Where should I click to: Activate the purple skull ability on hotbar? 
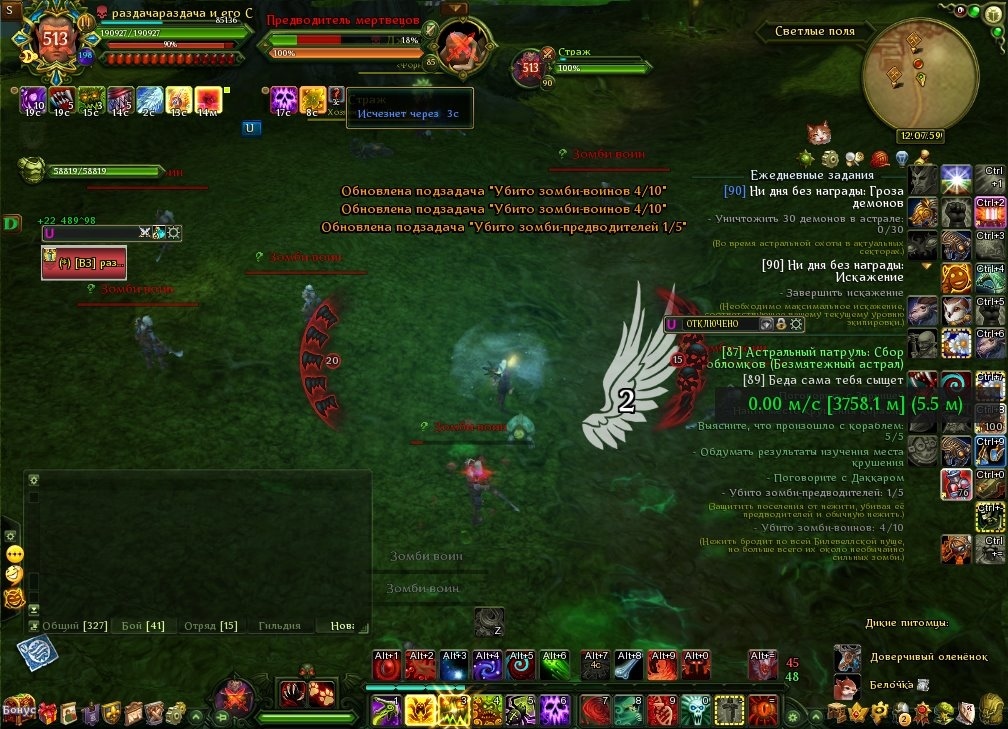555,709
